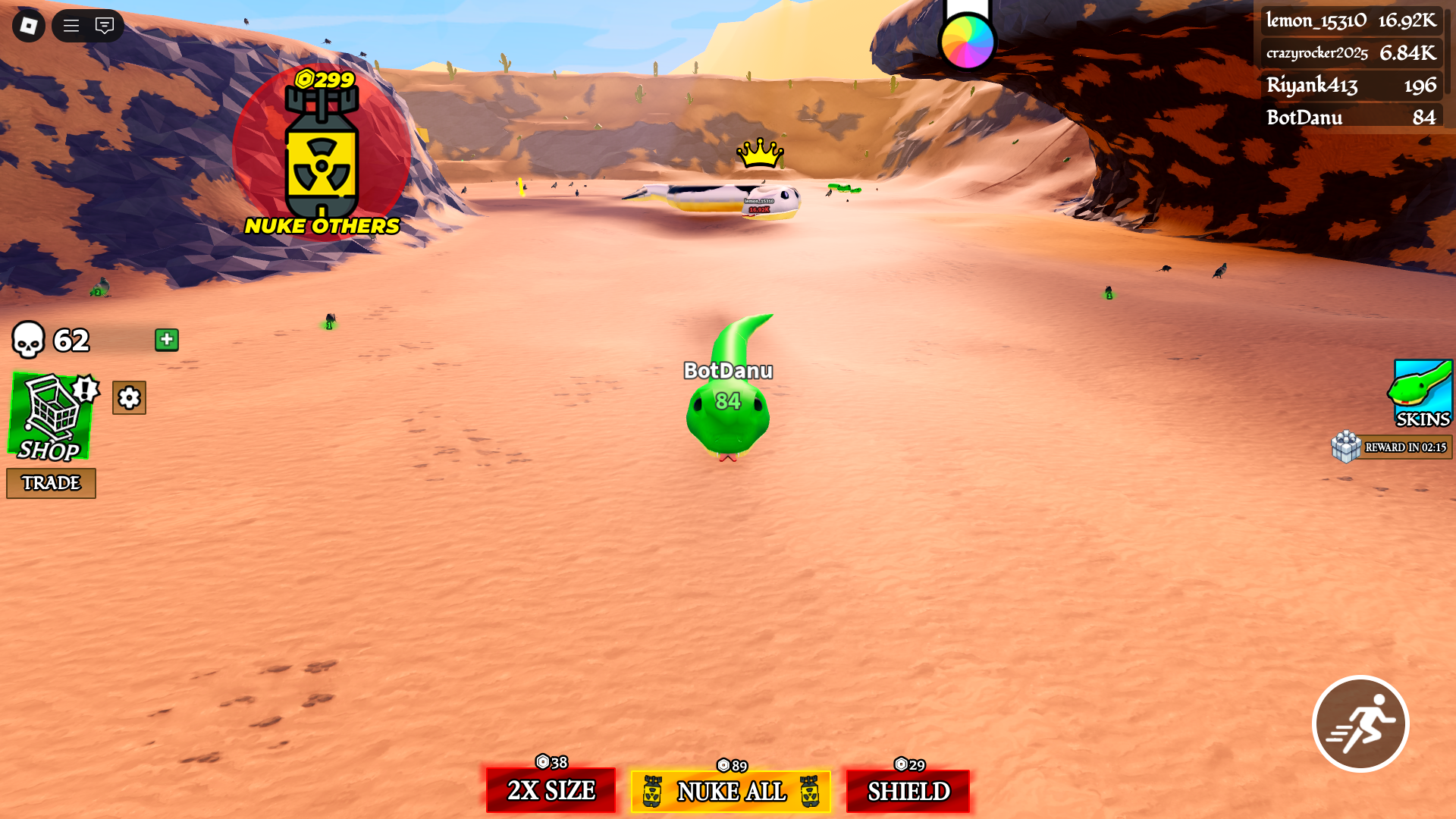Viewport: 1456px width, 819px height.
Task: Purchase the 2X SIZE powerup
Action: 551,791
